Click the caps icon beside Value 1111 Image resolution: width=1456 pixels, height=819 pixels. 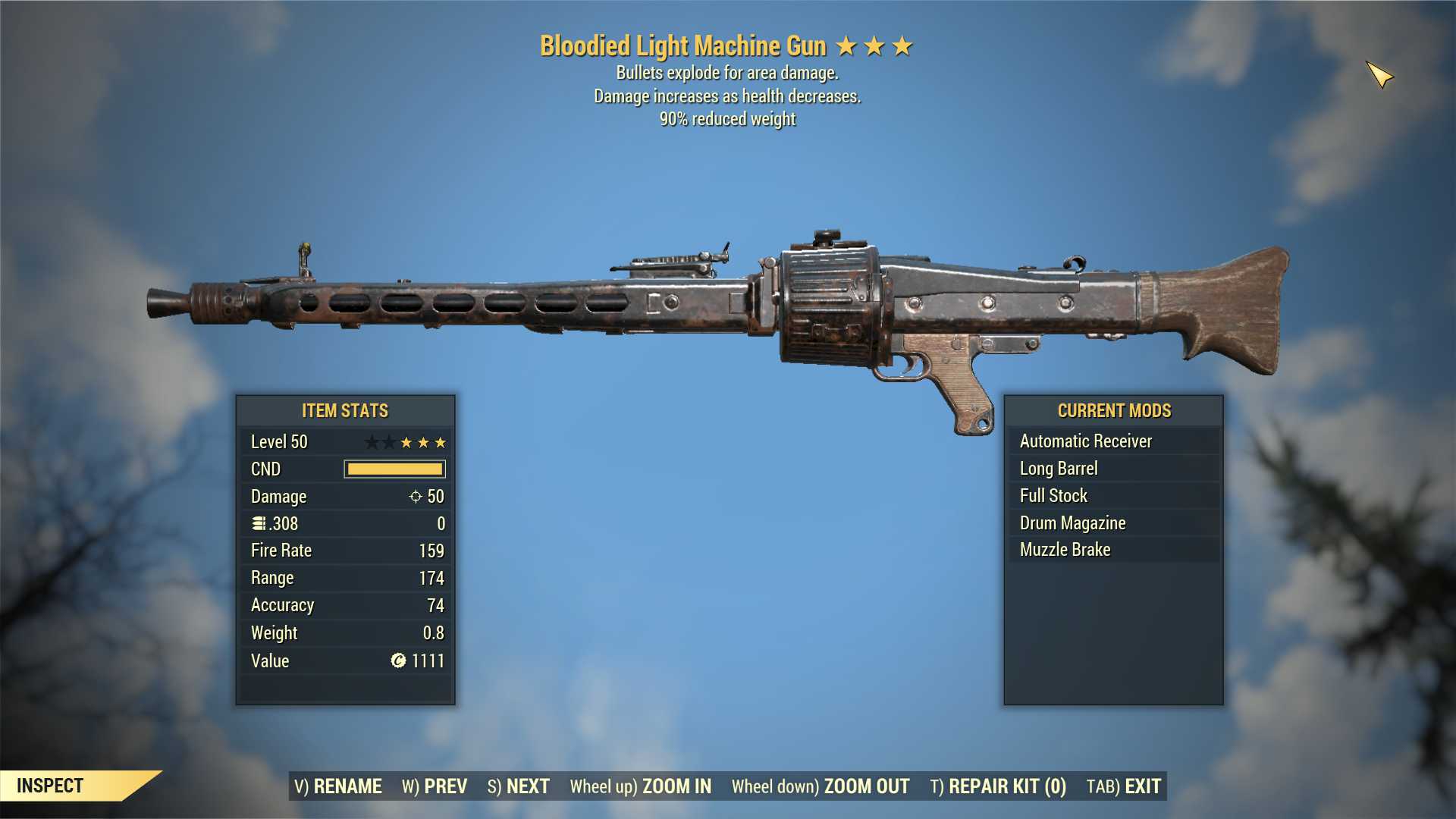[x=397, y=661]
